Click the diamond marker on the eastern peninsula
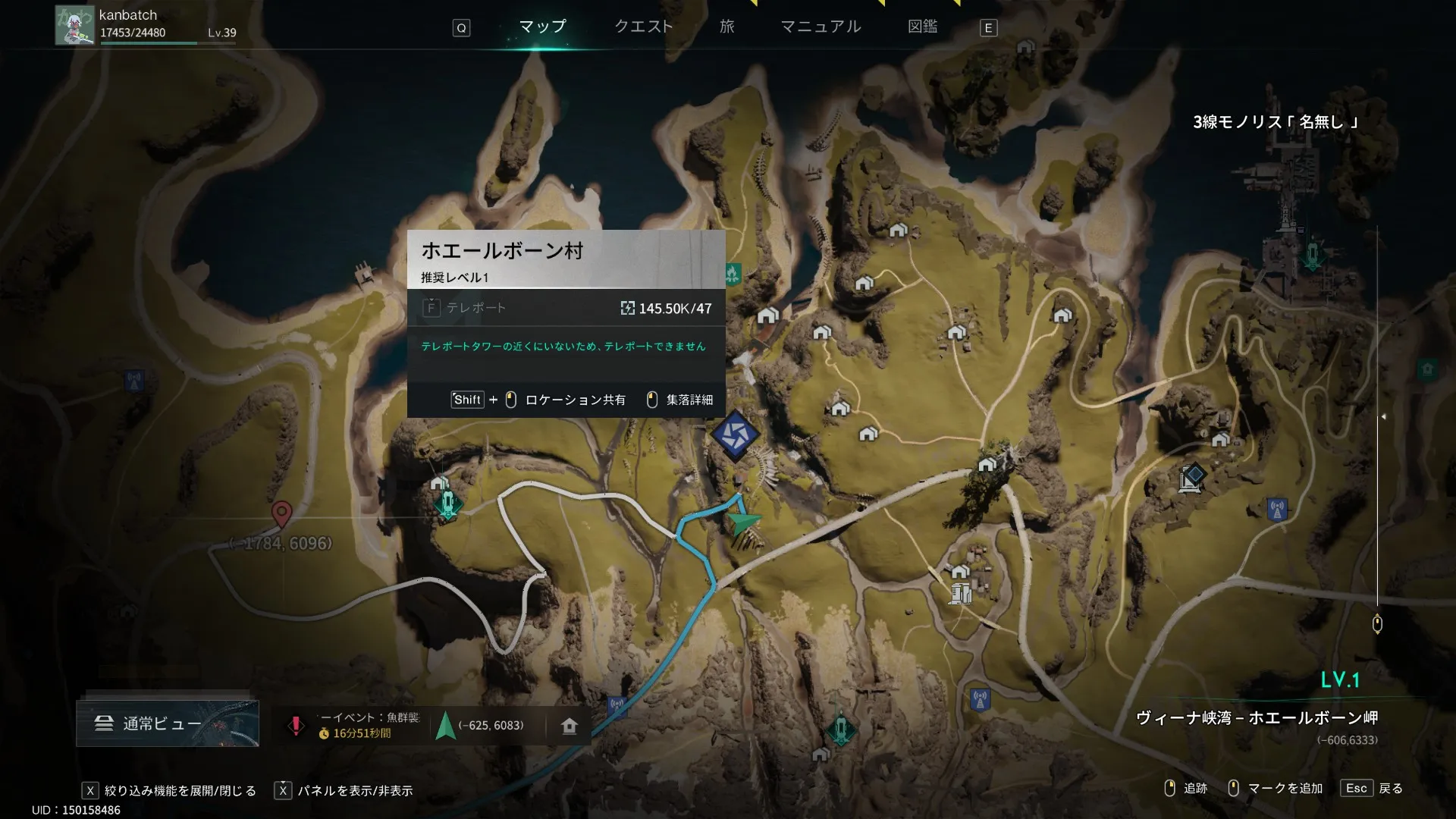Image resolution: width=1456 pixels, height=819 pixels. (x=1193, y=476)
